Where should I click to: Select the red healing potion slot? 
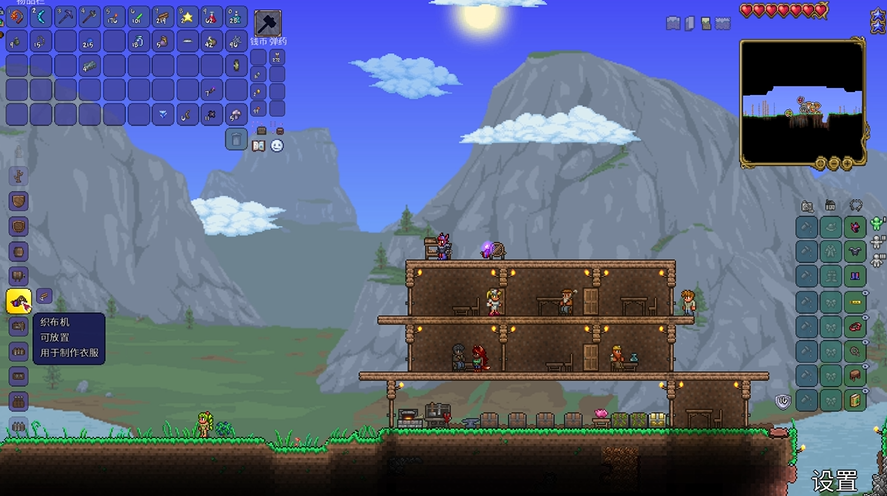coord(211,17)
